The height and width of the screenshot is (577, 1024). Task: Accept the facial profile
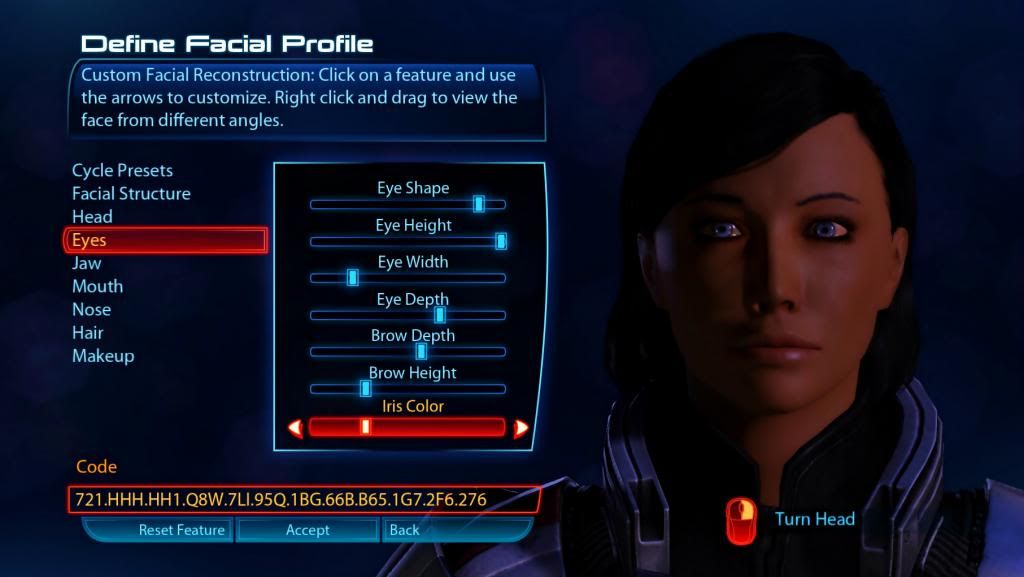click(x=308, y=530)
